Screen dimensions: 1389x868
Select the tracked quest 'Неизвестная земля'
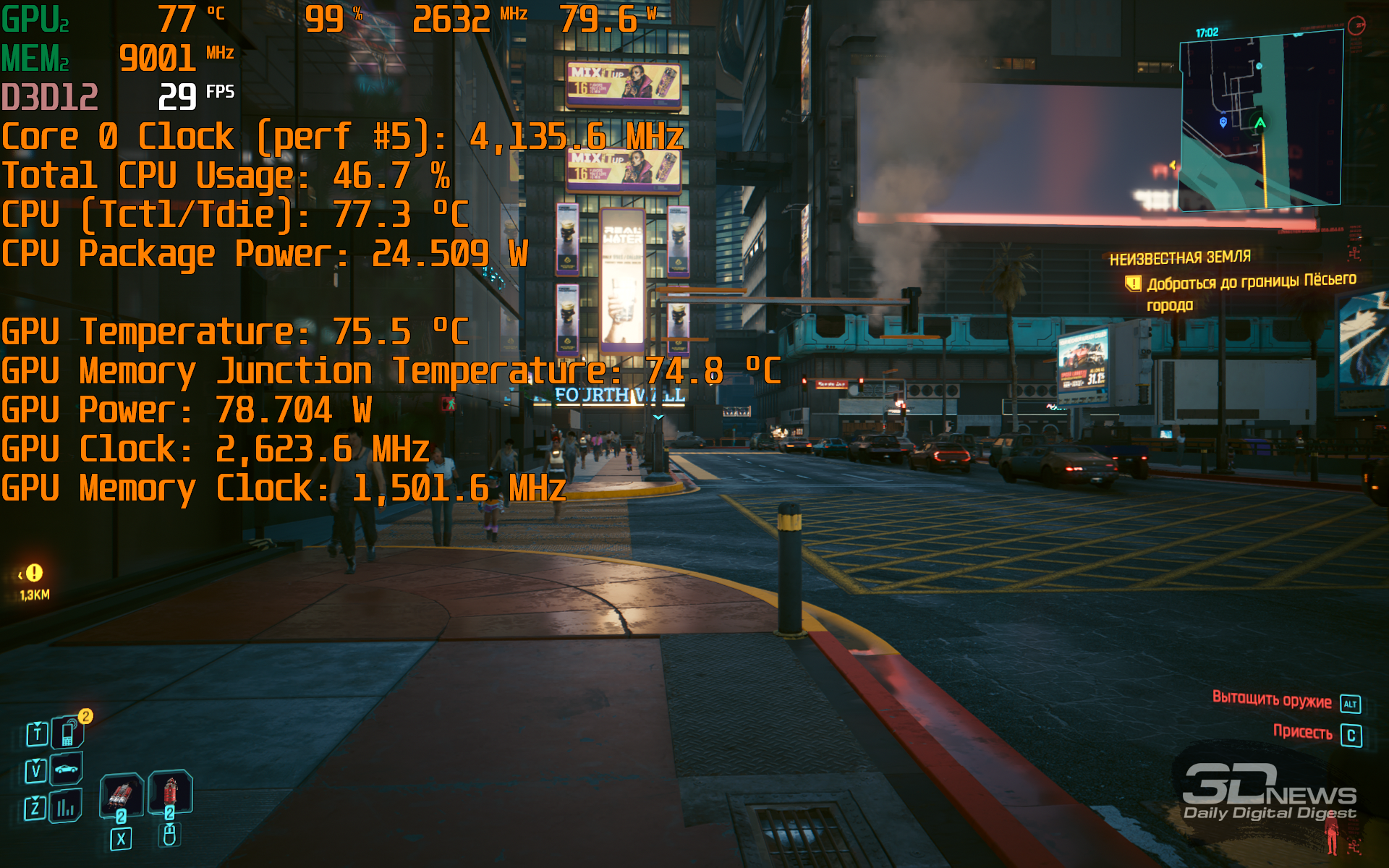point(1180,258)
